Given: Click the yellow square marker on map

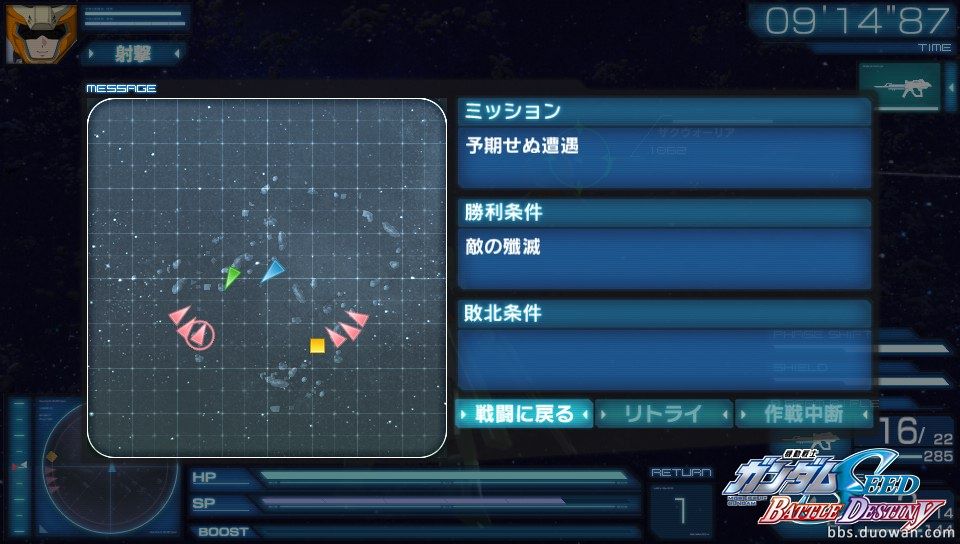Looking at the screenshot, I should (317, 346).
